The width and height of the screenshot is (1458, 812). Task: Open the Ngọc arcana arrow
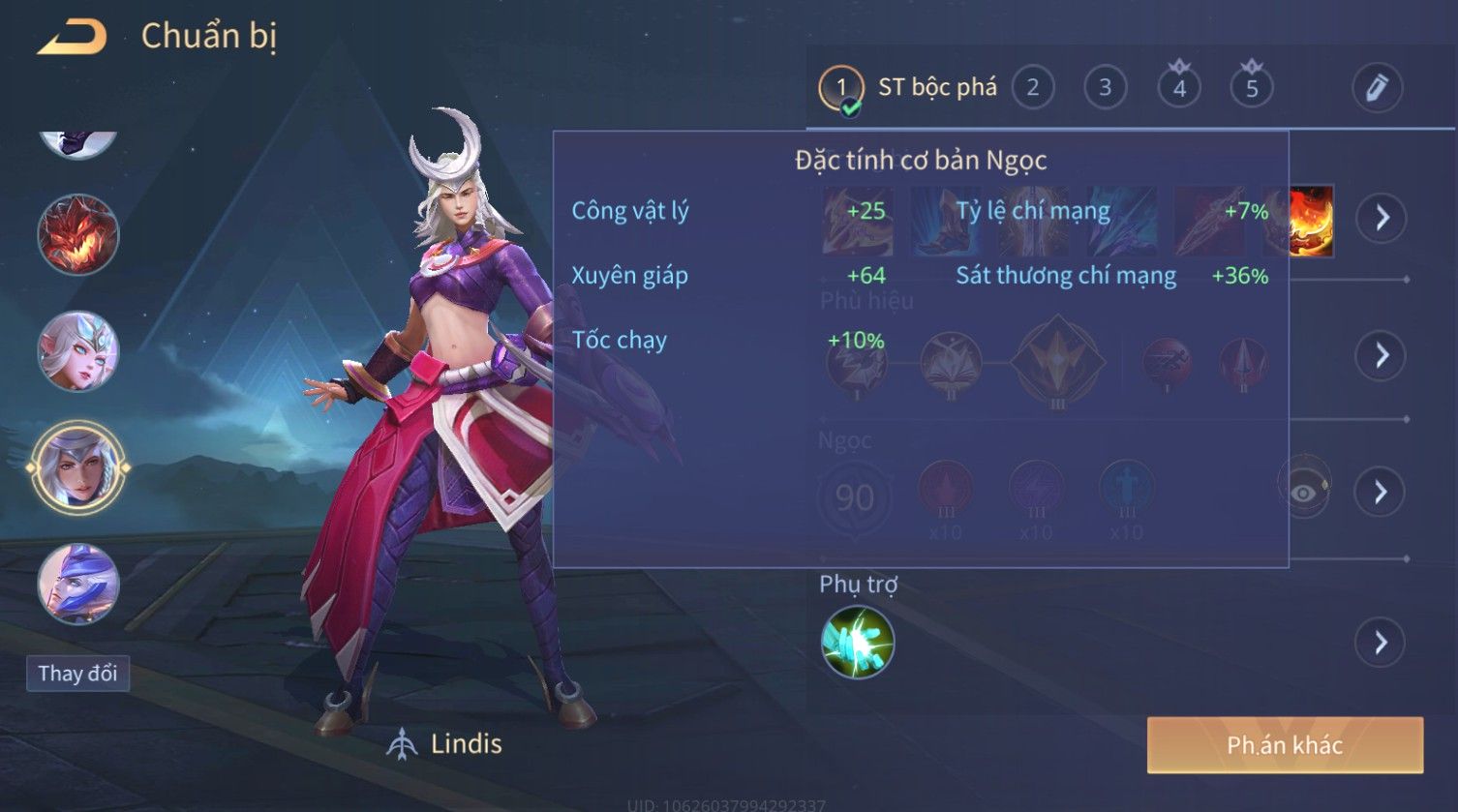[x=1381, y=492]
